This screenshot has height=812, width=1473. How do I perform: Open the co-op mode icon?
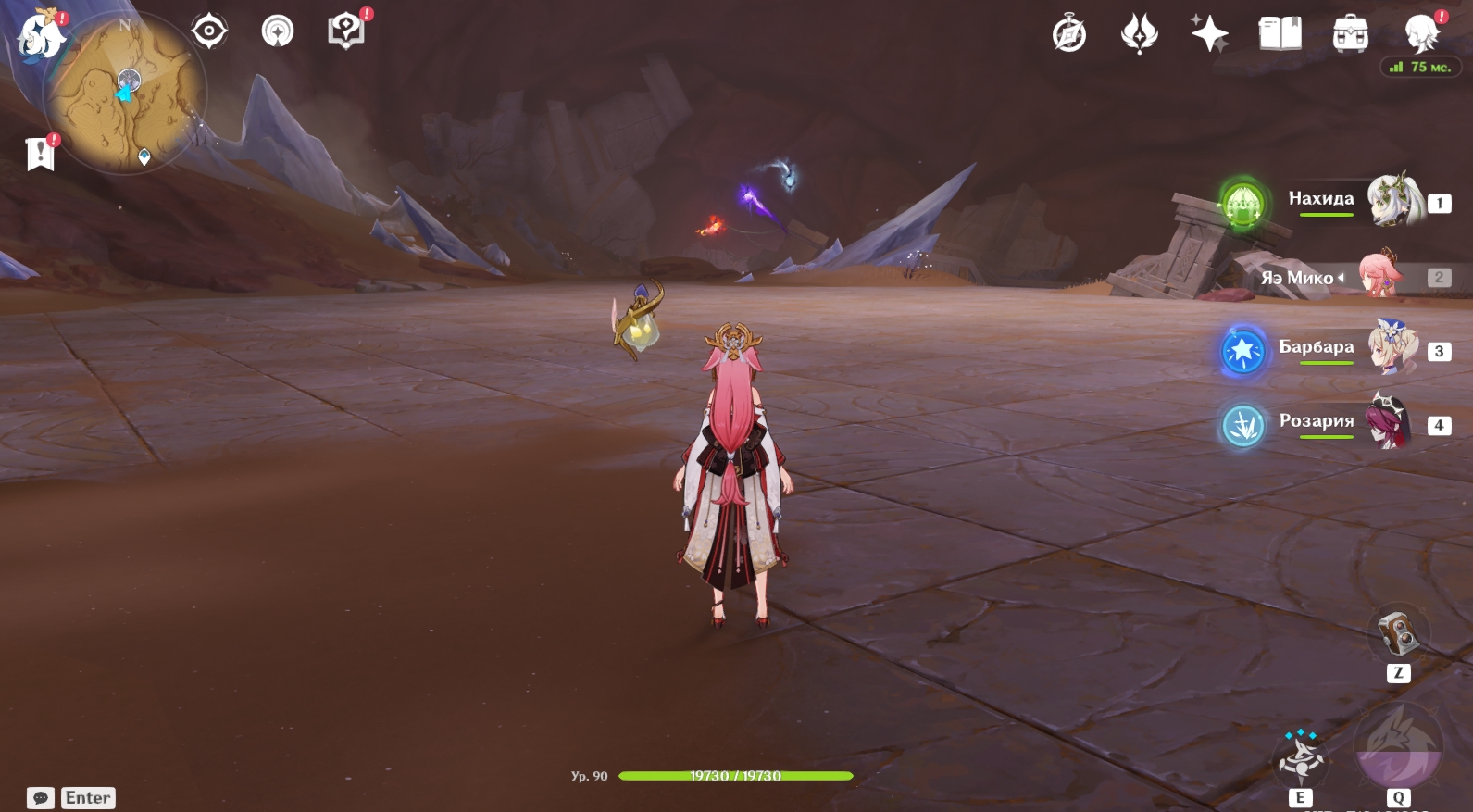(278, 31)
